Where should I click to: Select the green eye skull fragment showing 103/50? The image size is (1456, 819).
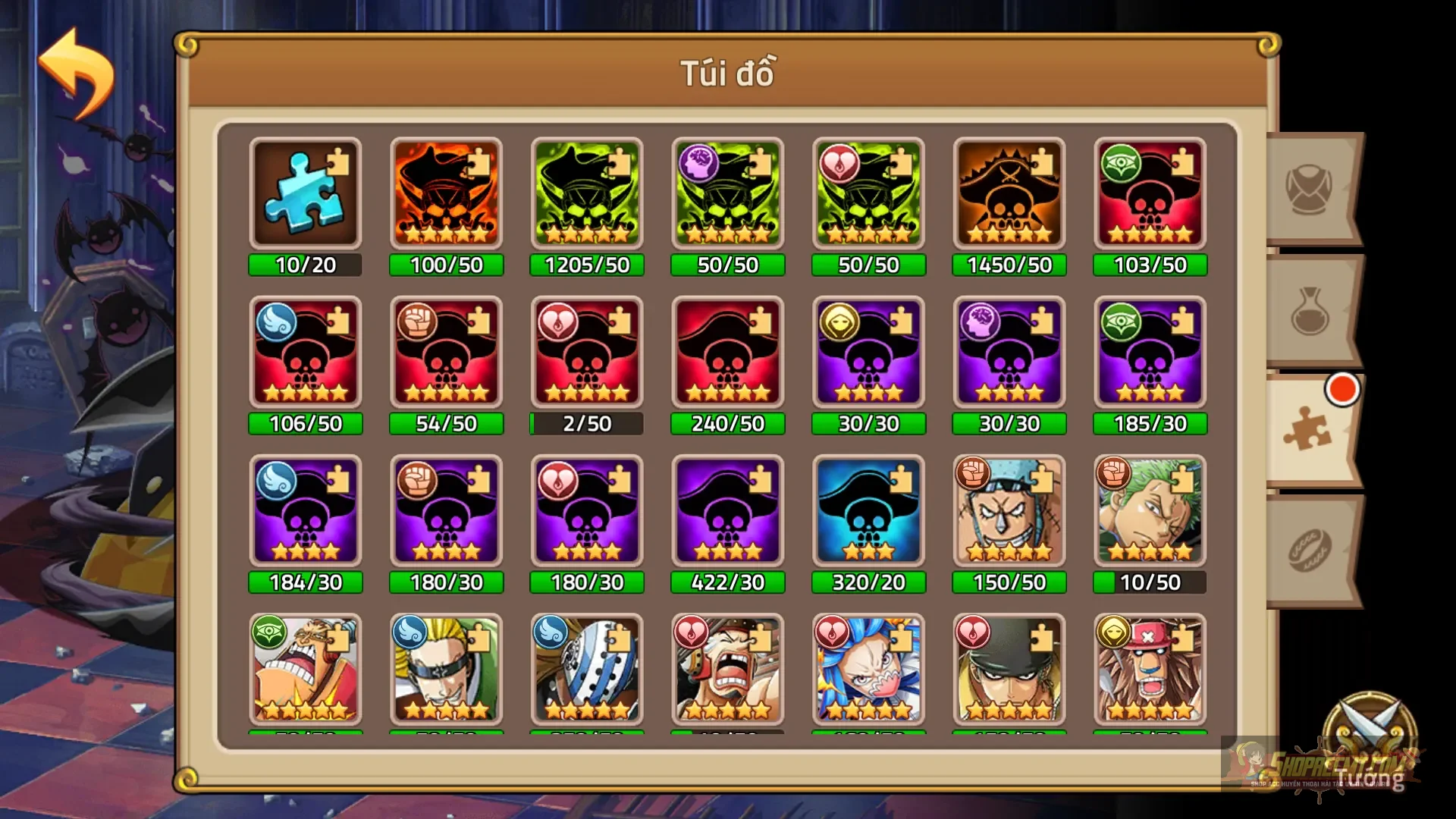(x=1149, y=193)
